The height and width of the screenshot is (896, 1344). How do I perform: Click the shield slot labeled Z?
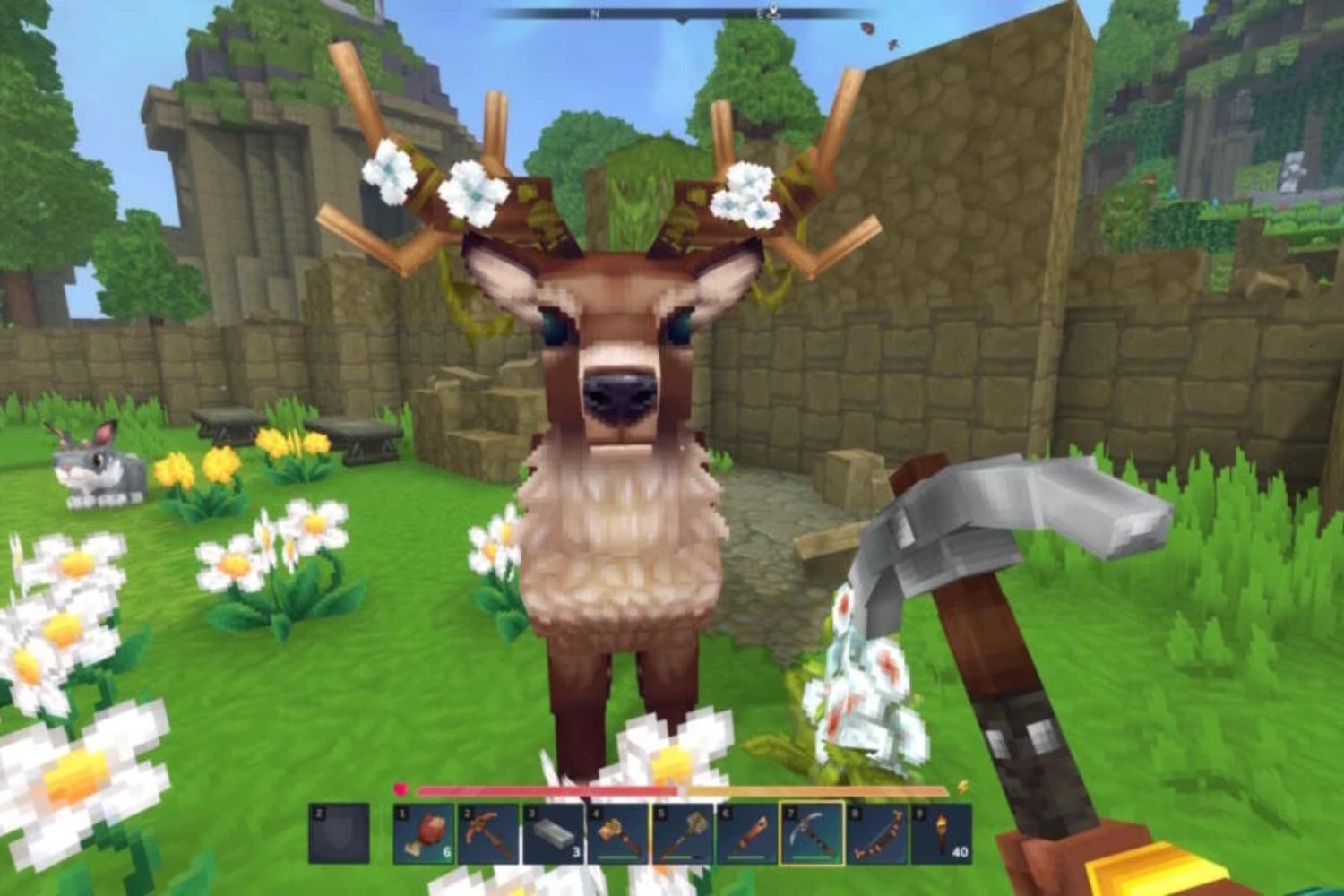point(340,832)
